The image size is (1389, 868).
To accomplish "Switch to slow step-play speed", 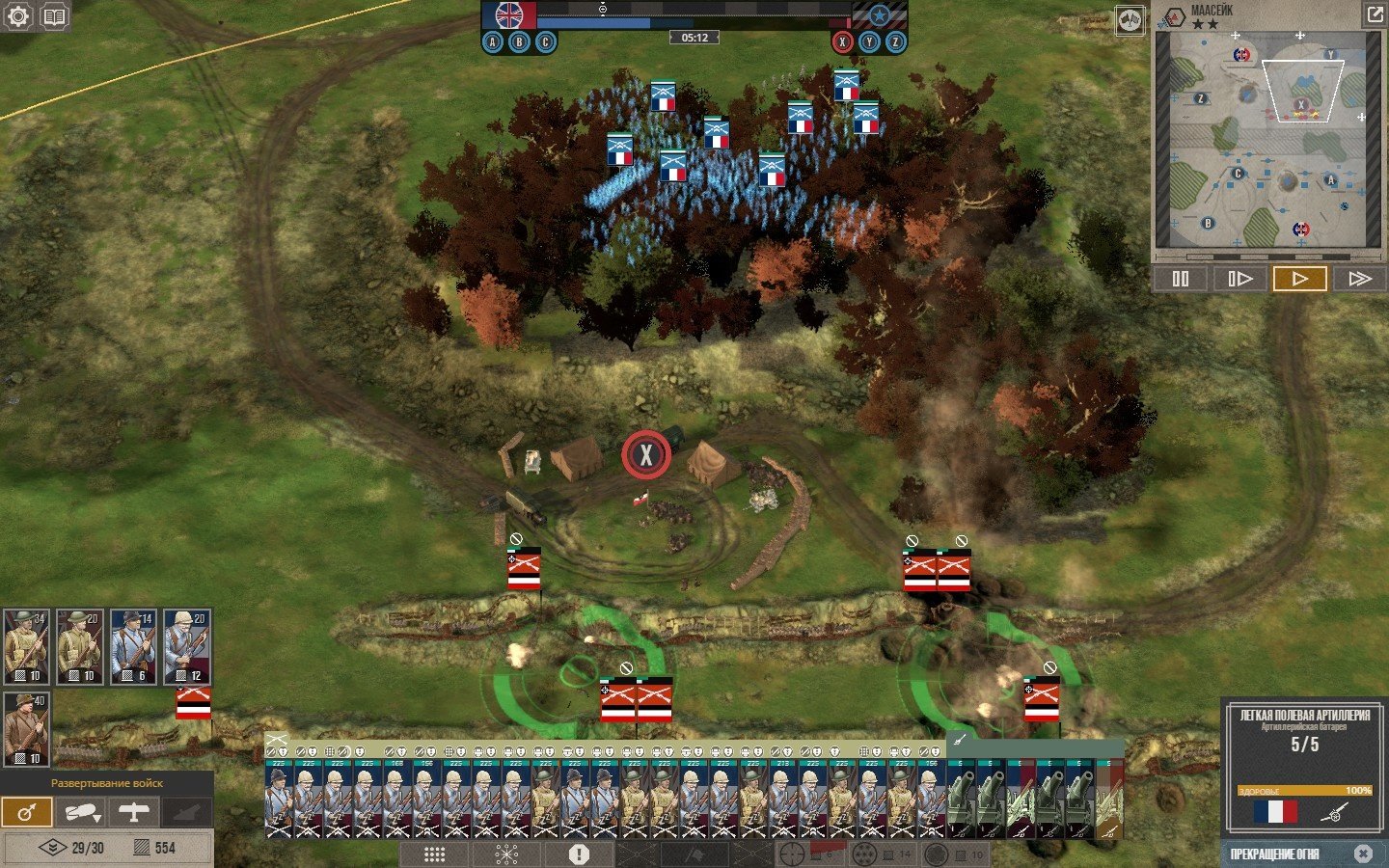I will pos(1239,279).
